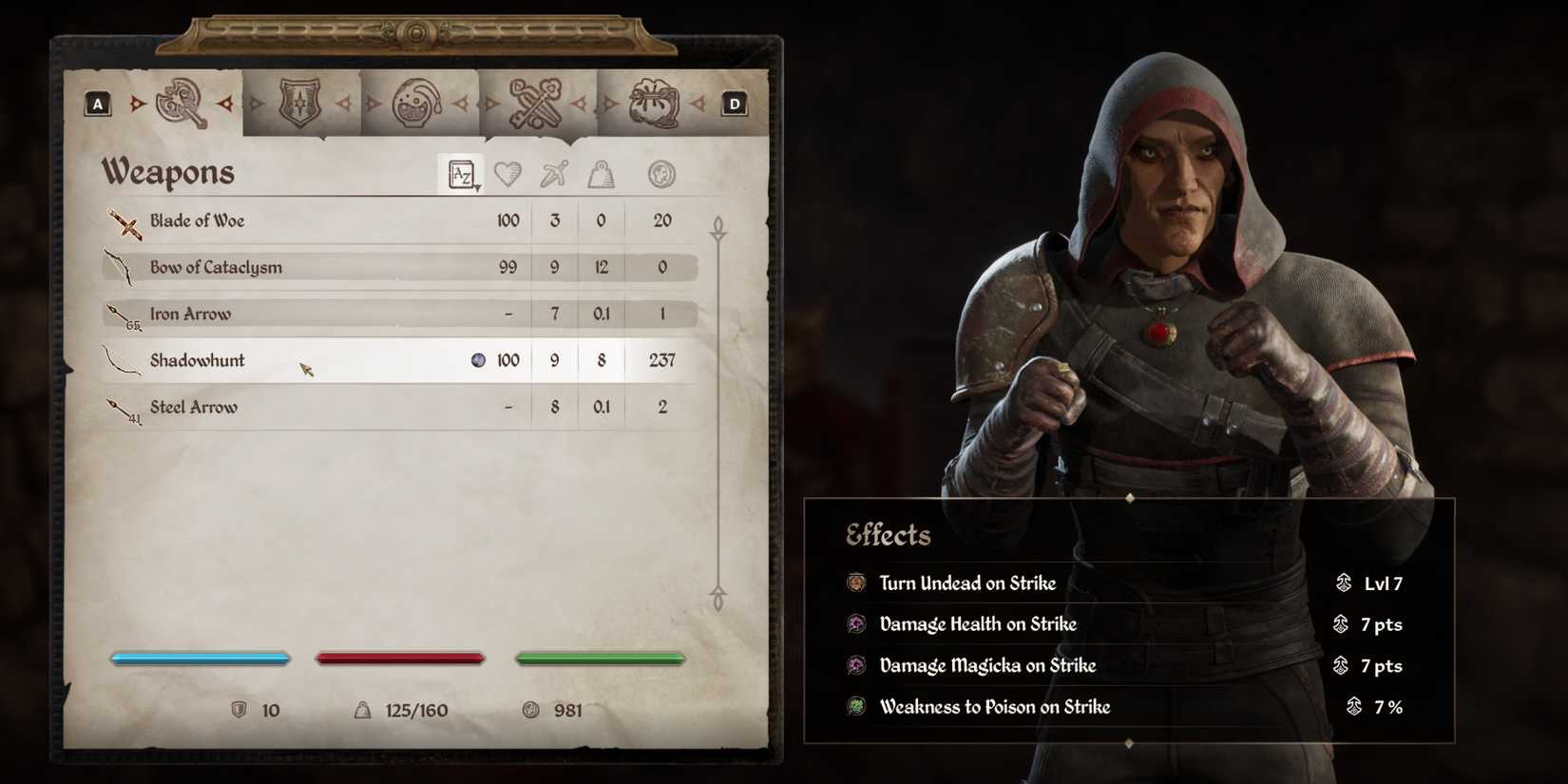Image resolution: width=1568 pixels, height=784 pixels.
Task: Click the armor rating shield icon near 10
Action: [240, 709]
